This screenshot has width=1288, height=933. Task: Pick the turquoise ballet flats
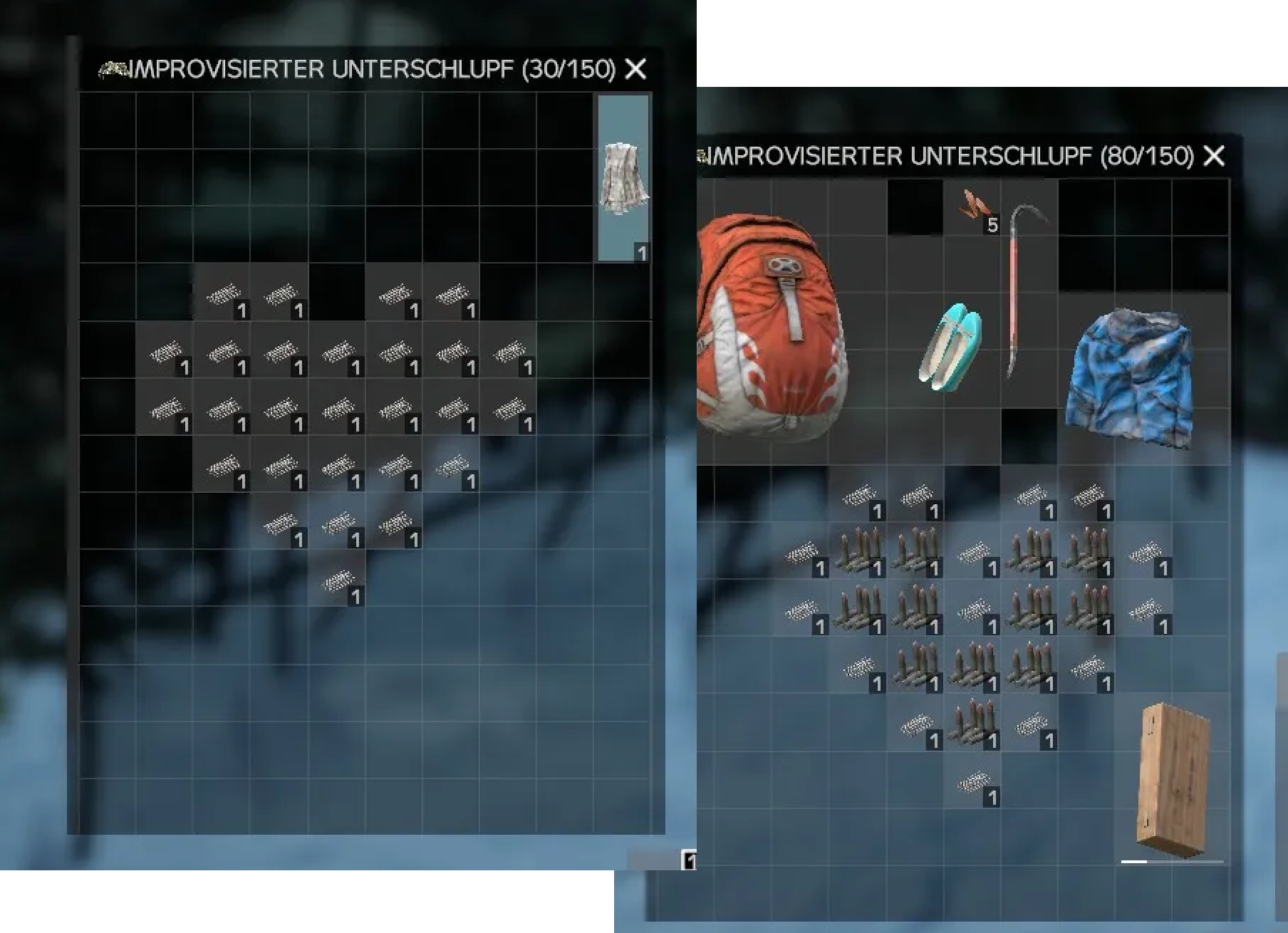click(x=950, y=347)
